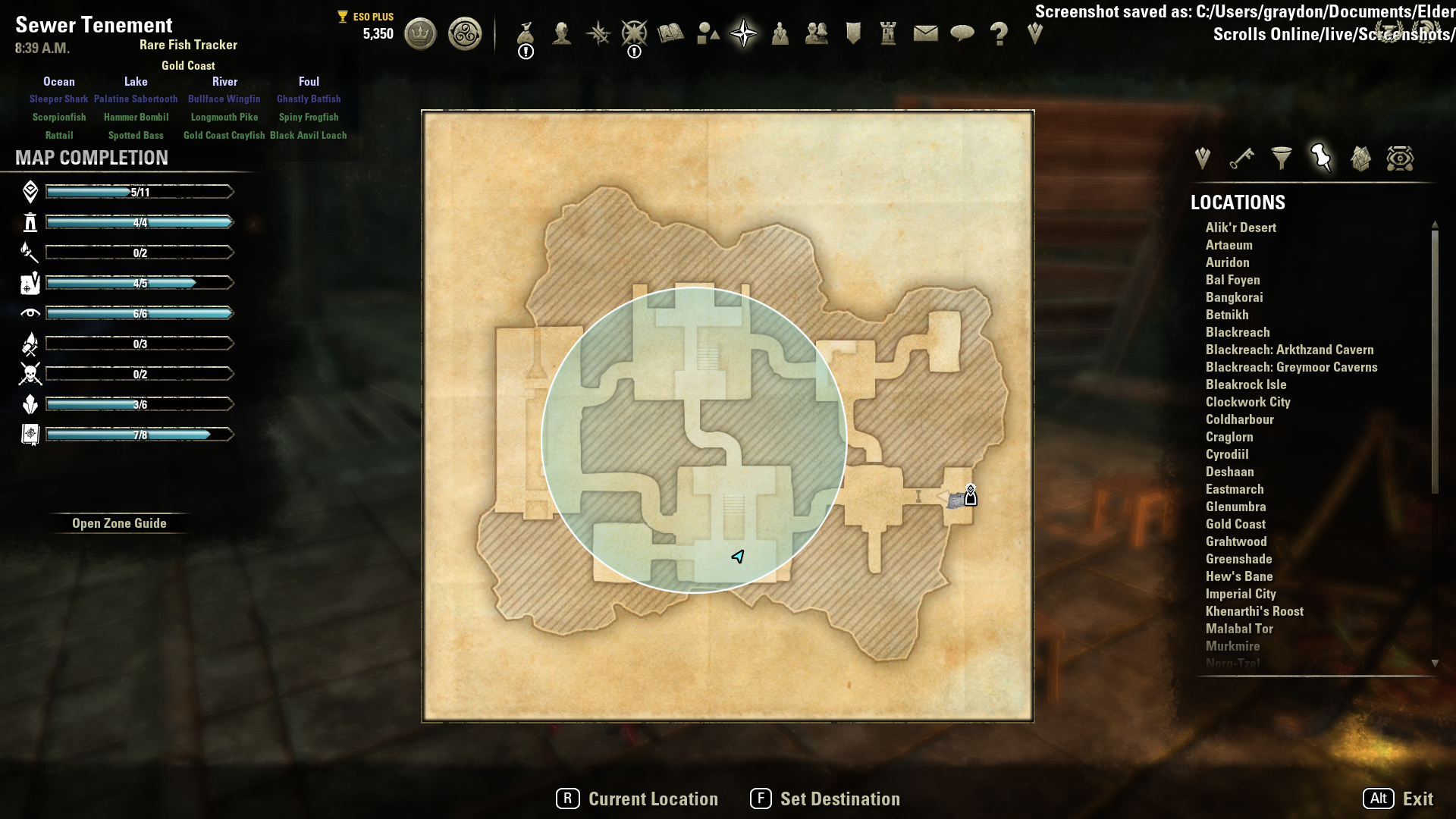
Task: Switch to the funnel filters map tab
Action: pyautogui.click(x=1282, y=158)
